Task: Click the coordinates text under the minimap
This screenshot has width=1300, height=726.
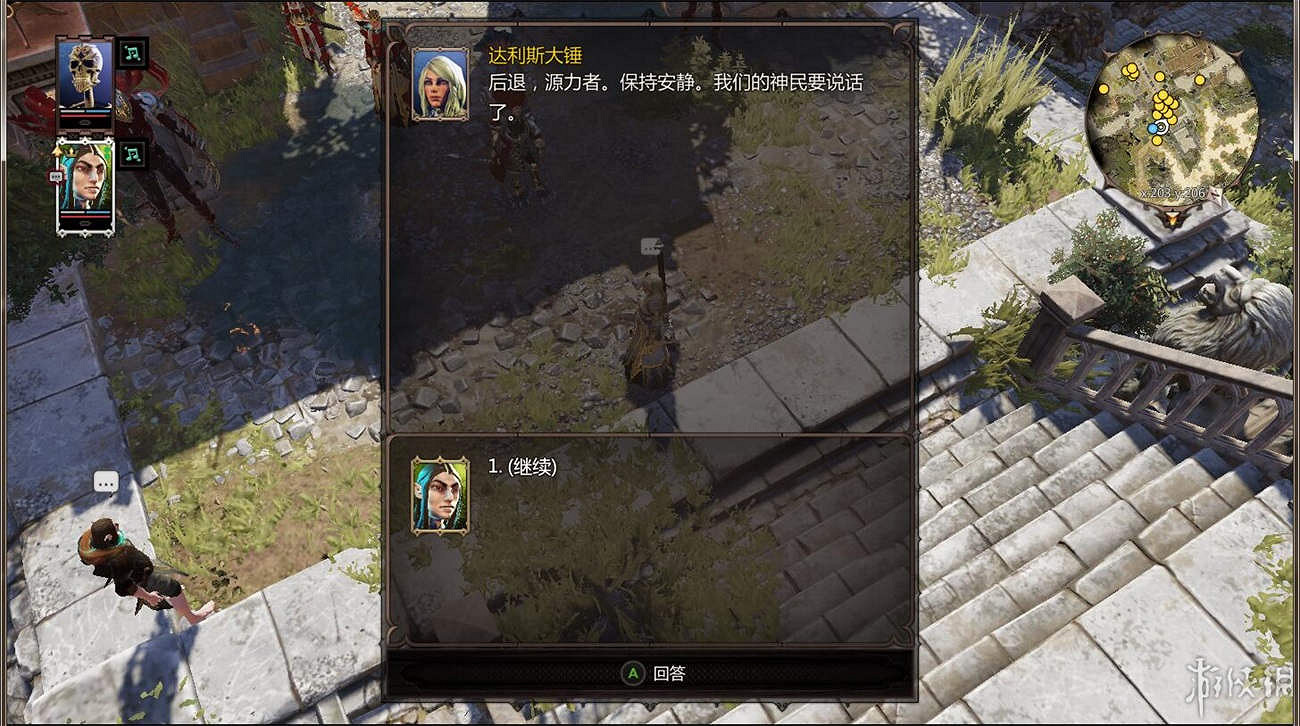Action: [1173, 193]
